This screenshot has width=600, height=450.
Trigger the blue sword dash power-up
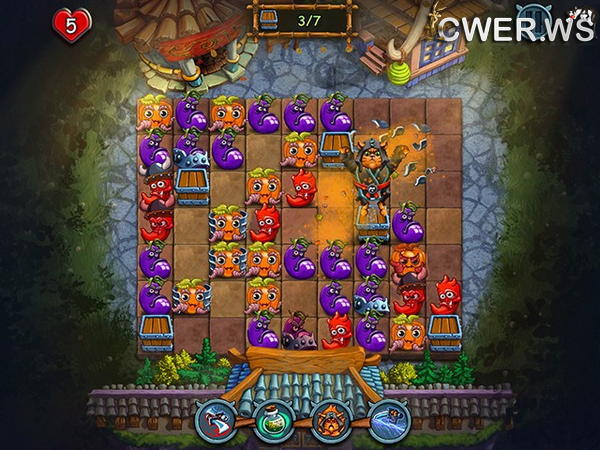388,419
